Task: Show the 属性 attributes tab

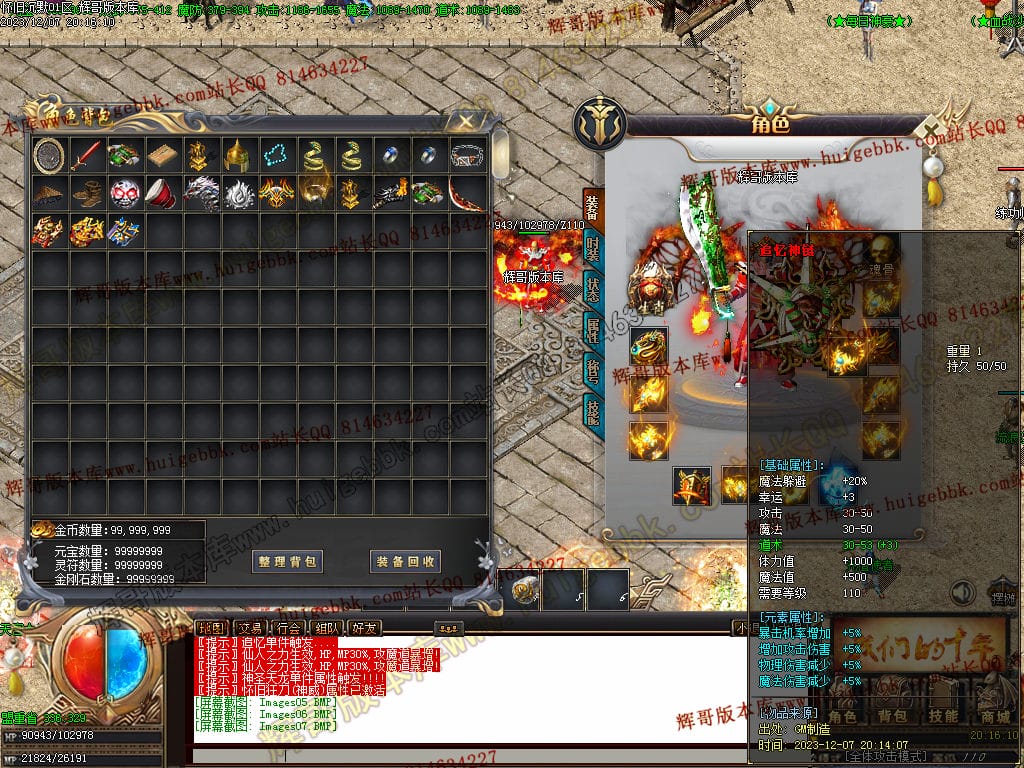Action: pyautogui.click(x=593, y=331)
